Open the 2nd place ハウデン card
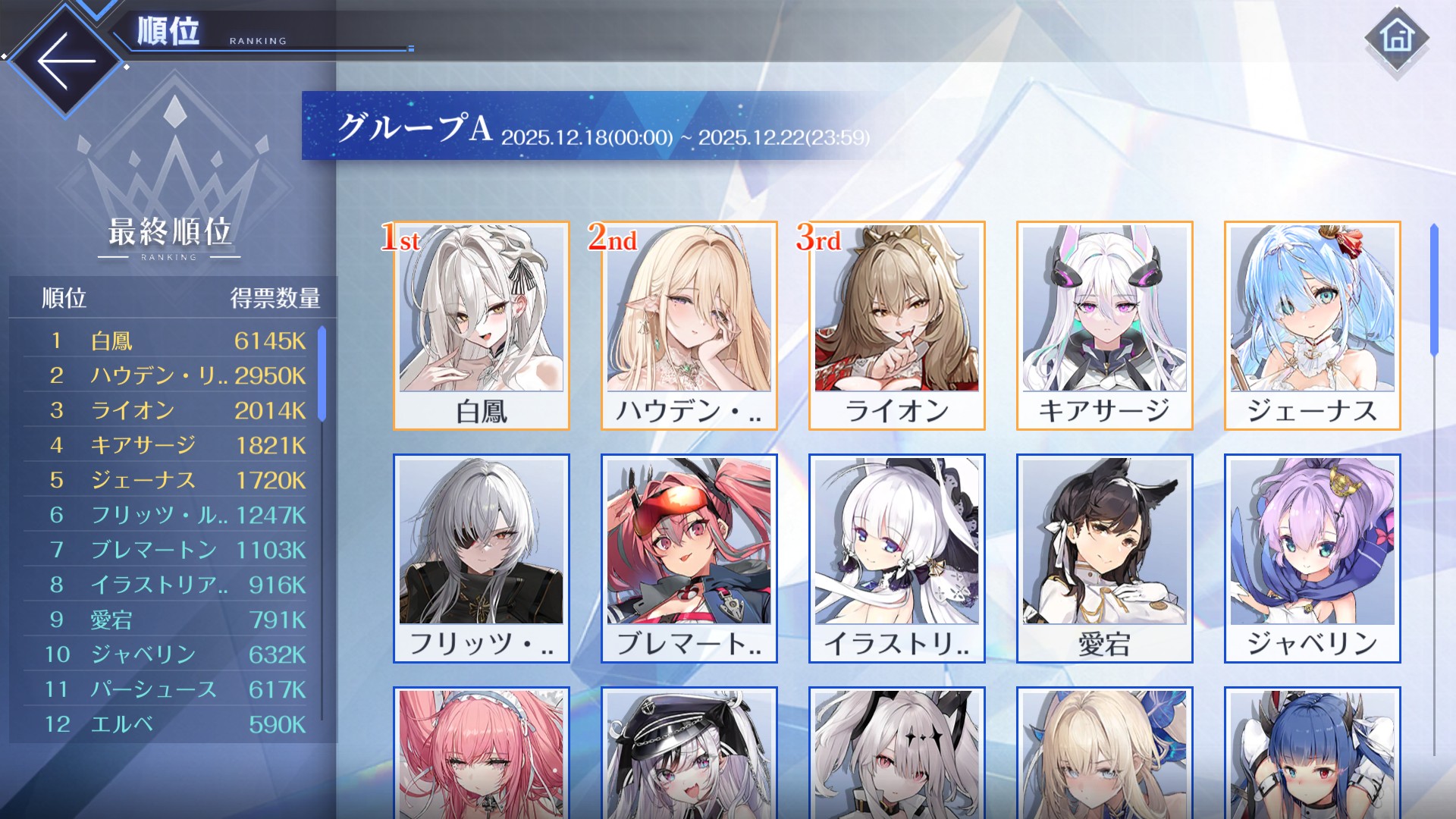 point(689,325)
